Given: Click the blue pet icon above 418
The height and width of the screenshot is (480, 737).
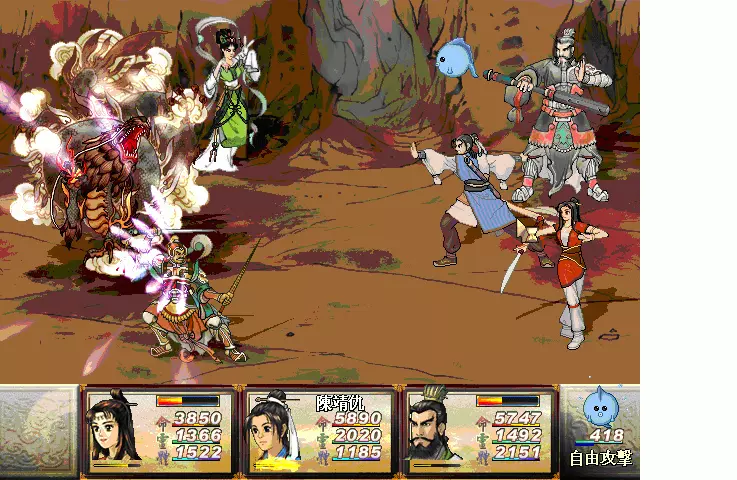Looking at the screenshot, I should coord(600,406).
